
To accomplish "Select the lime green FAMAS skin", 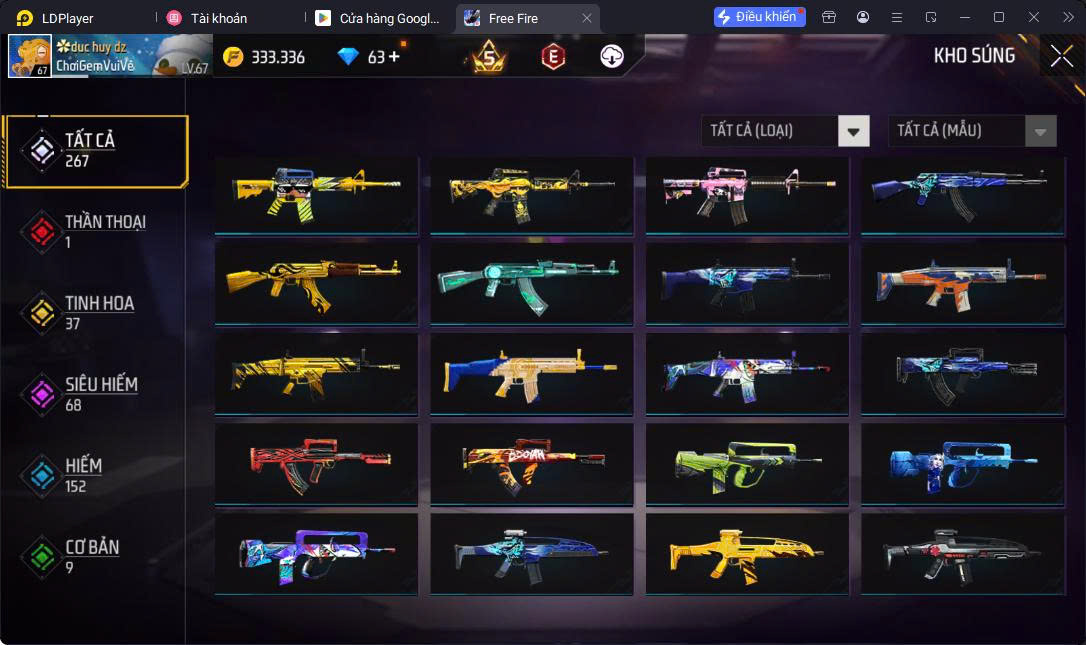I will pyautogui.click(x=747, y=463).
